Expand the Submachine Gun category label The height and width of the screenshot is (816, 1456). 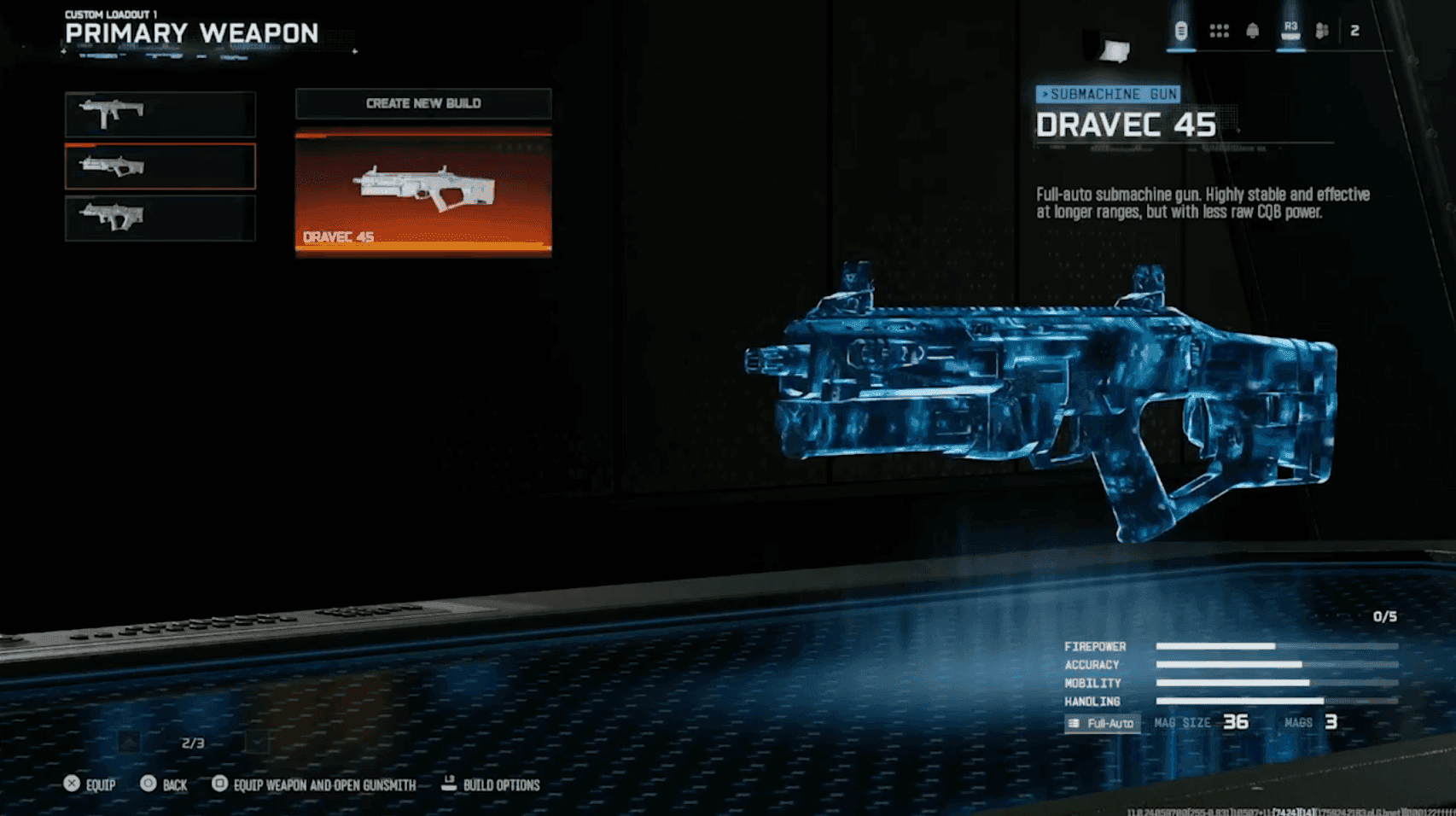[1108, 95]
